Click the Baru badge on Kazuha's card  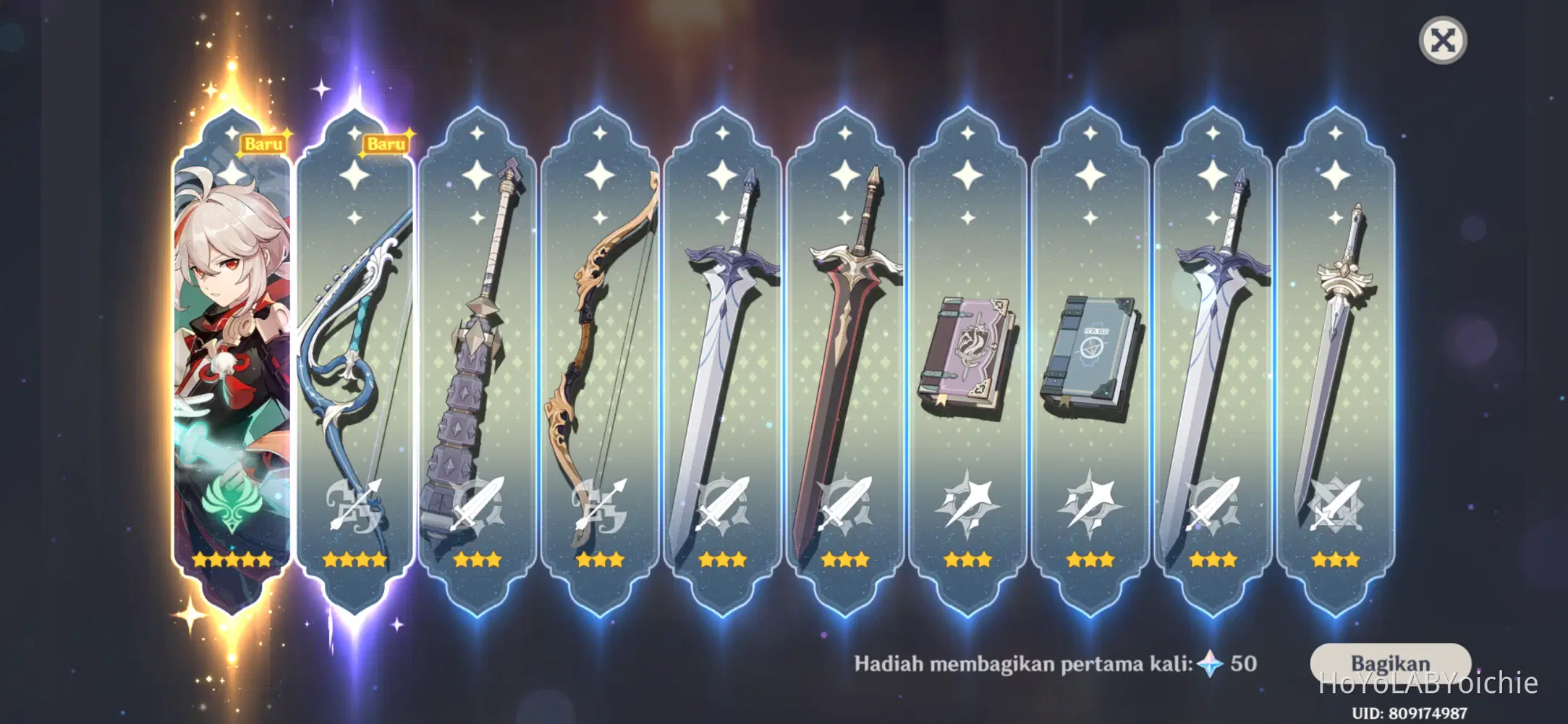pyautogui.click(x=263, y=143)
